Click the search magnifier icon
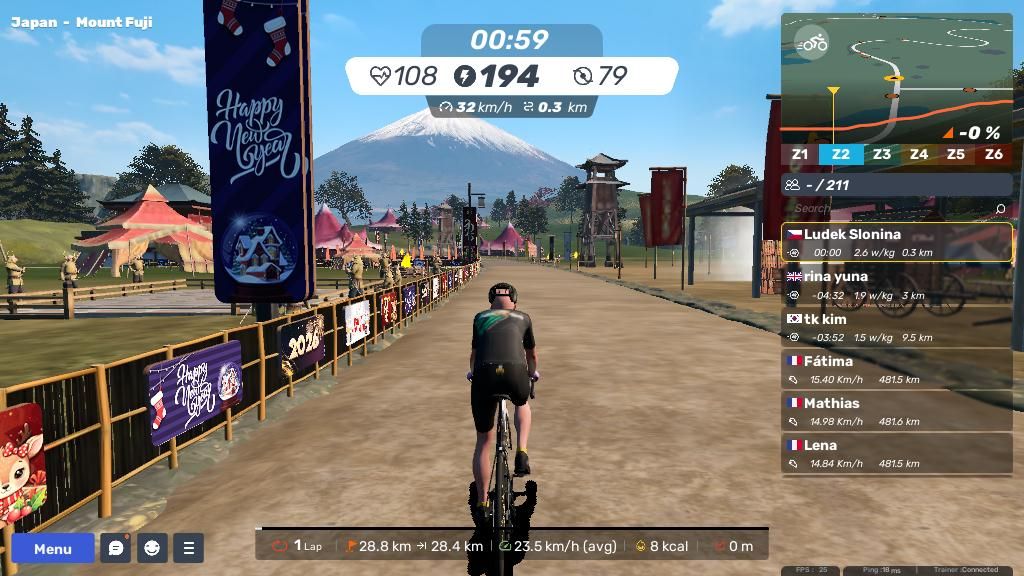This screenshot has width=1024, height=576. [1000, 209]
